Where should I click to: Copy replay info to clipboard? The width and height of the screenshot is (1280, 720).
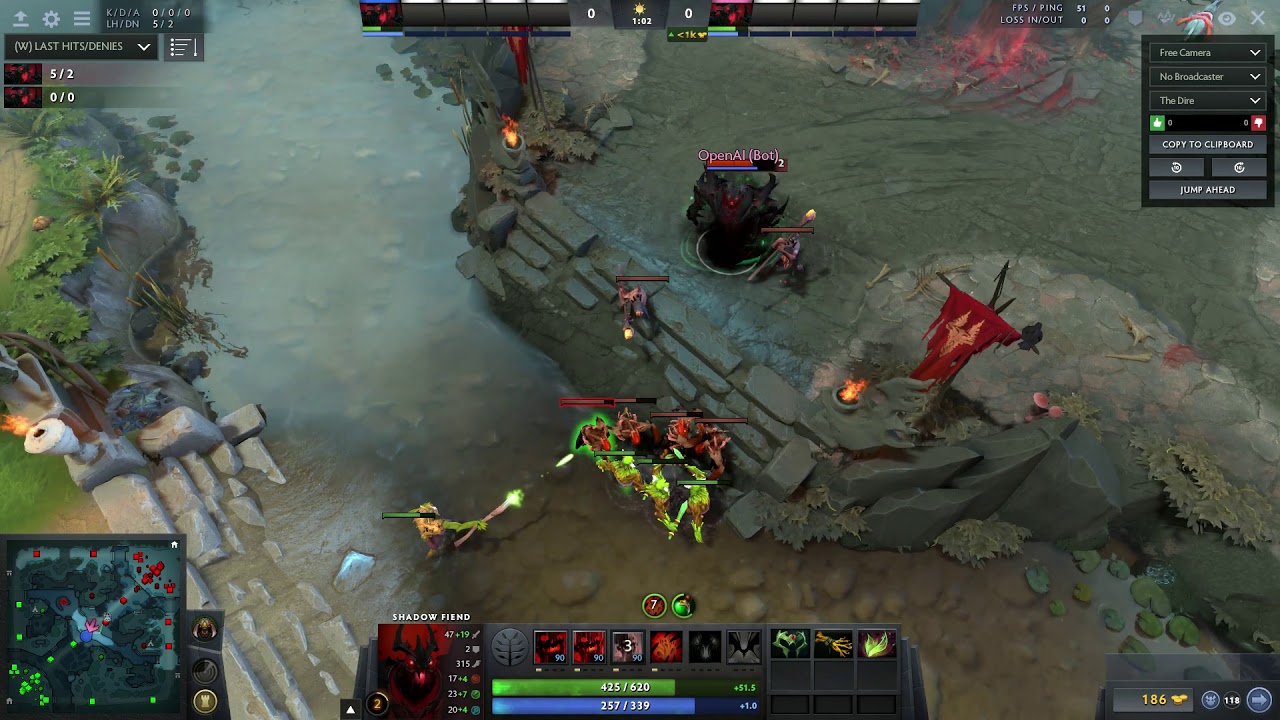coord(1207,145)
